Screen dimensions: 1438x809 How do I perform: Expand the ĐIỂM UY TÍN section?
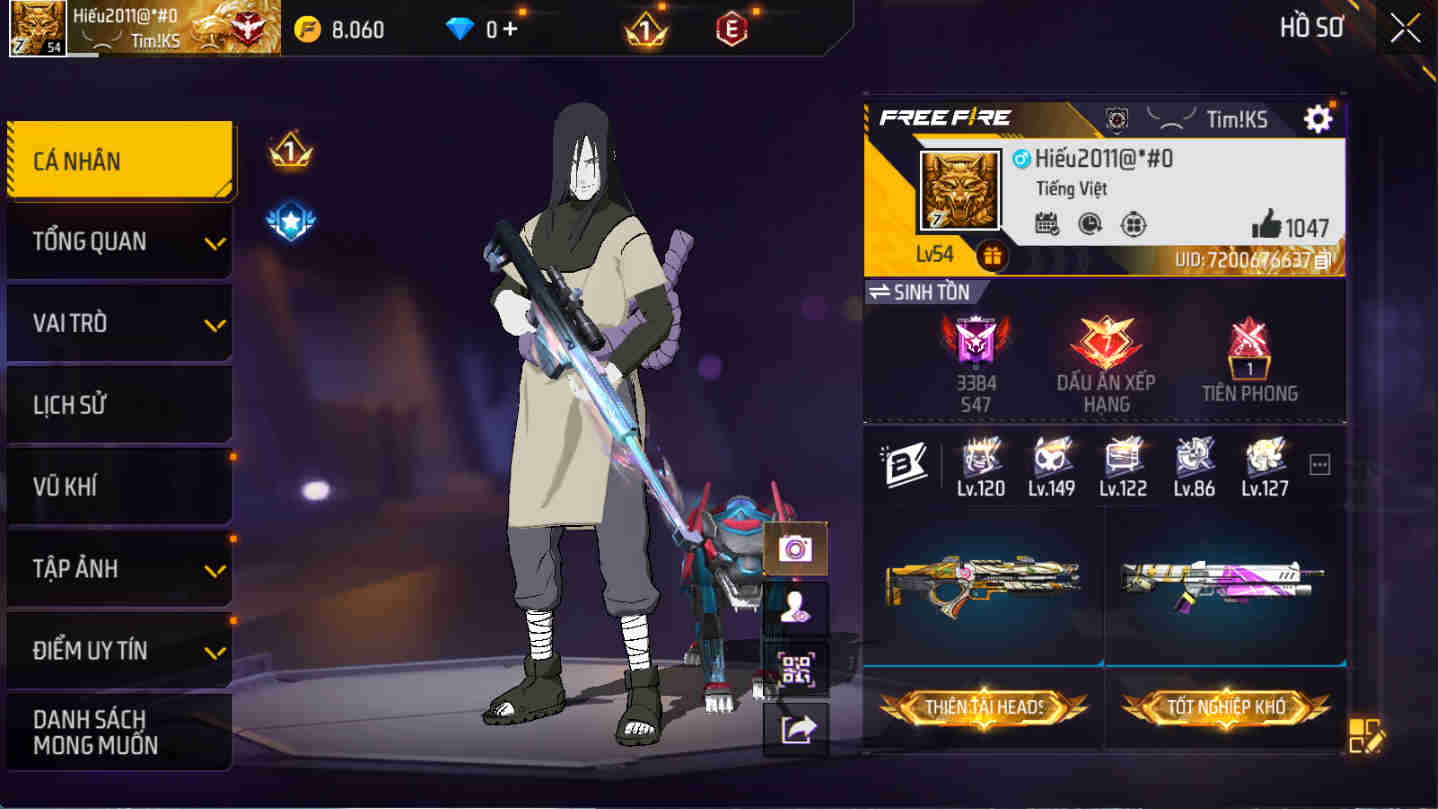119,650
